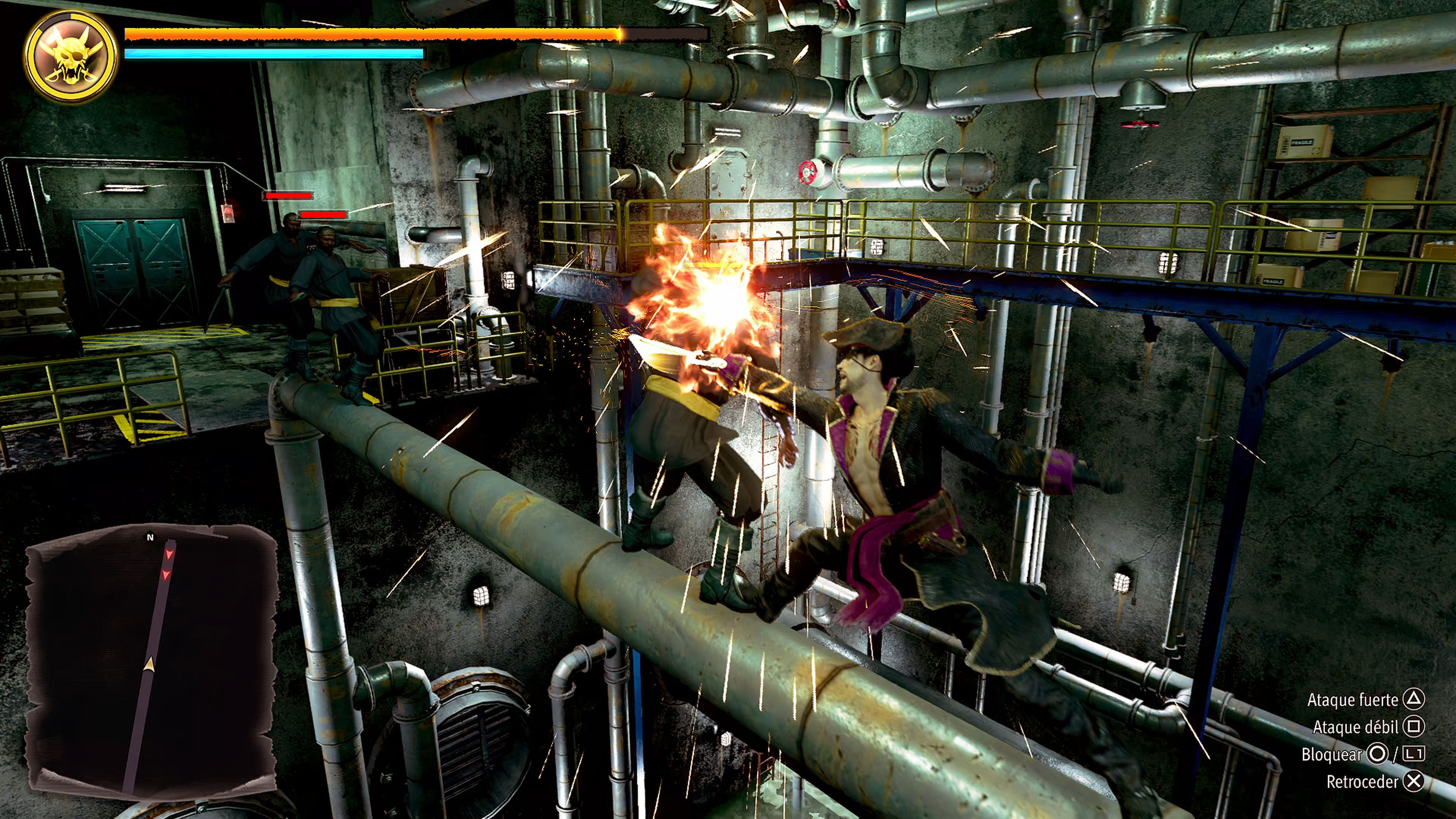Click the red destination arrows on the minimap
Image resolution: width=1456 pixels, height=819 pixels.
pyautogui.click(x=168, y=565)
